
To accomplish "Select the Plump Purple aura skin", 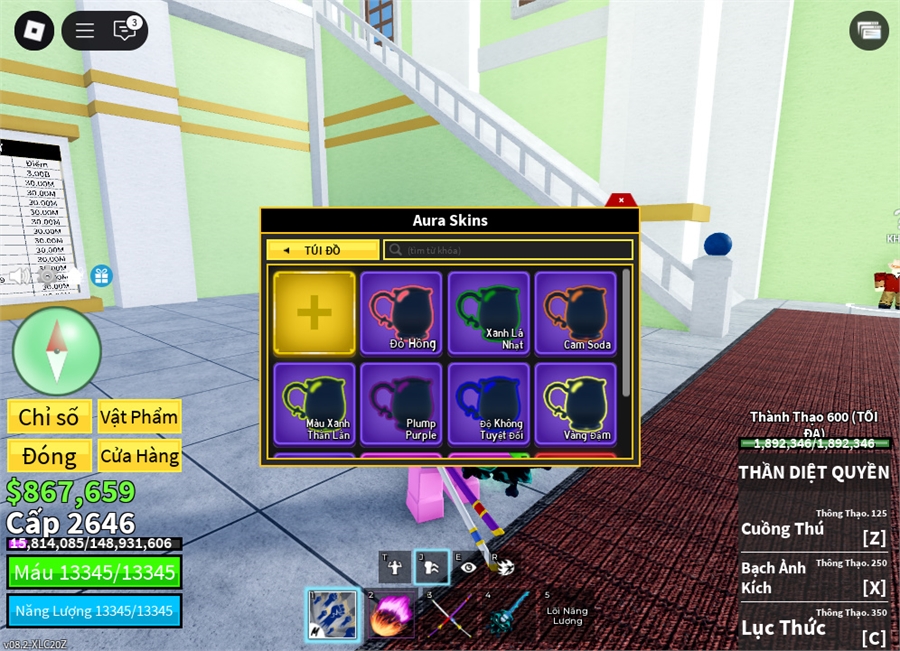I will pyautogui.click(x=401, y=403).
